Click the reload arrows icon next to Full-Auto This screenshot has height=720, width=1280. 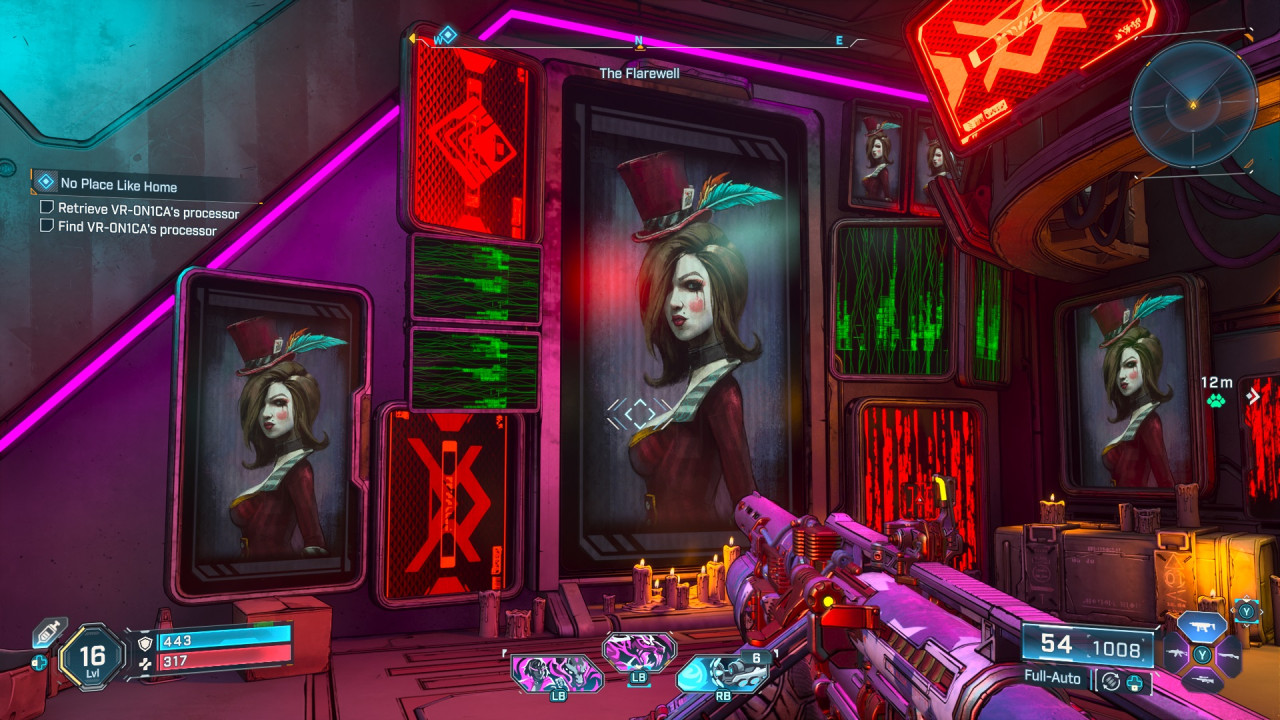click(1110, 679)
